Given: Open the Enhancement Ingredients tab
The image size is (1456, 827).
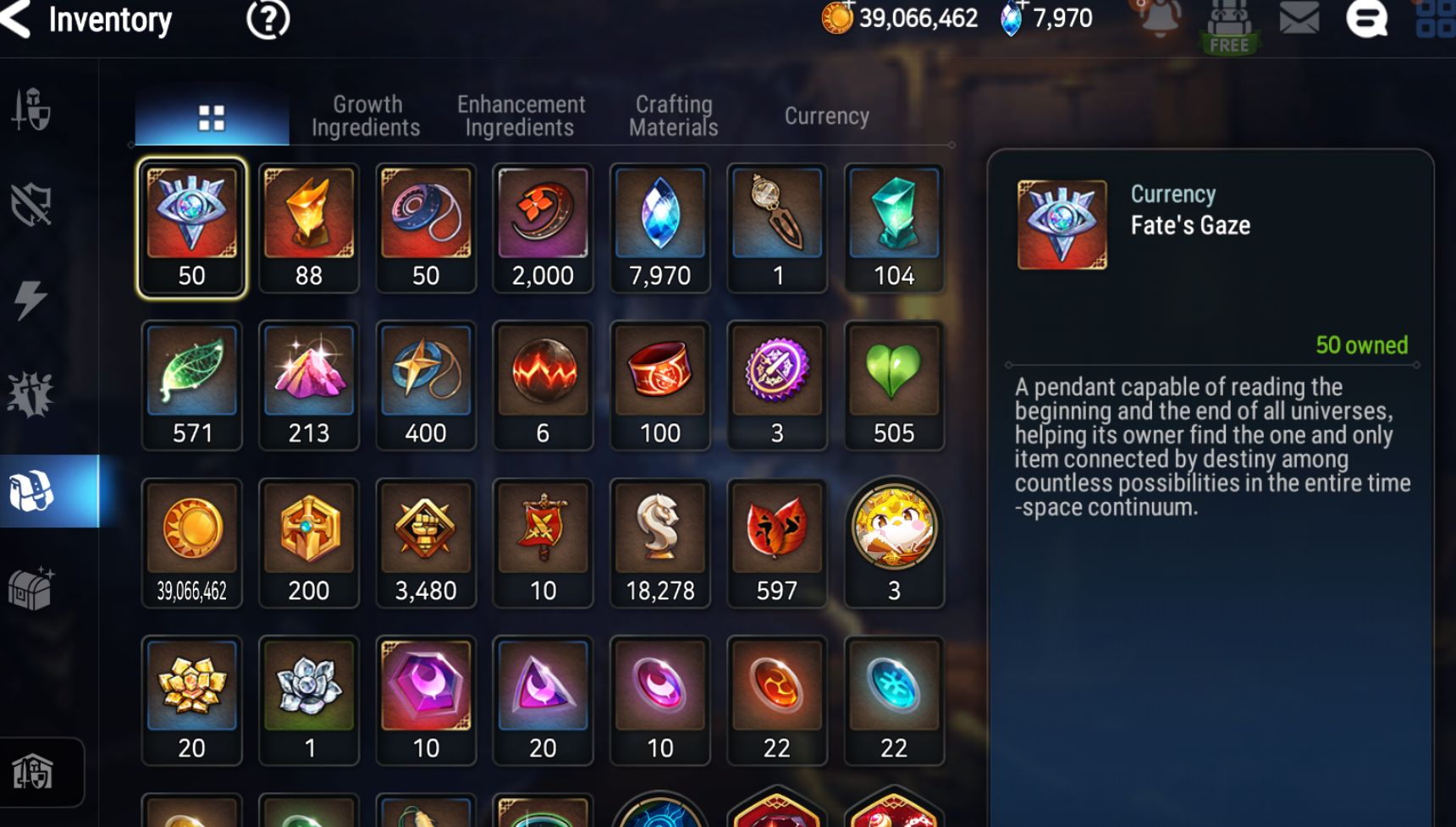Looking at the screenshot, I should click(x=521, y=116).
